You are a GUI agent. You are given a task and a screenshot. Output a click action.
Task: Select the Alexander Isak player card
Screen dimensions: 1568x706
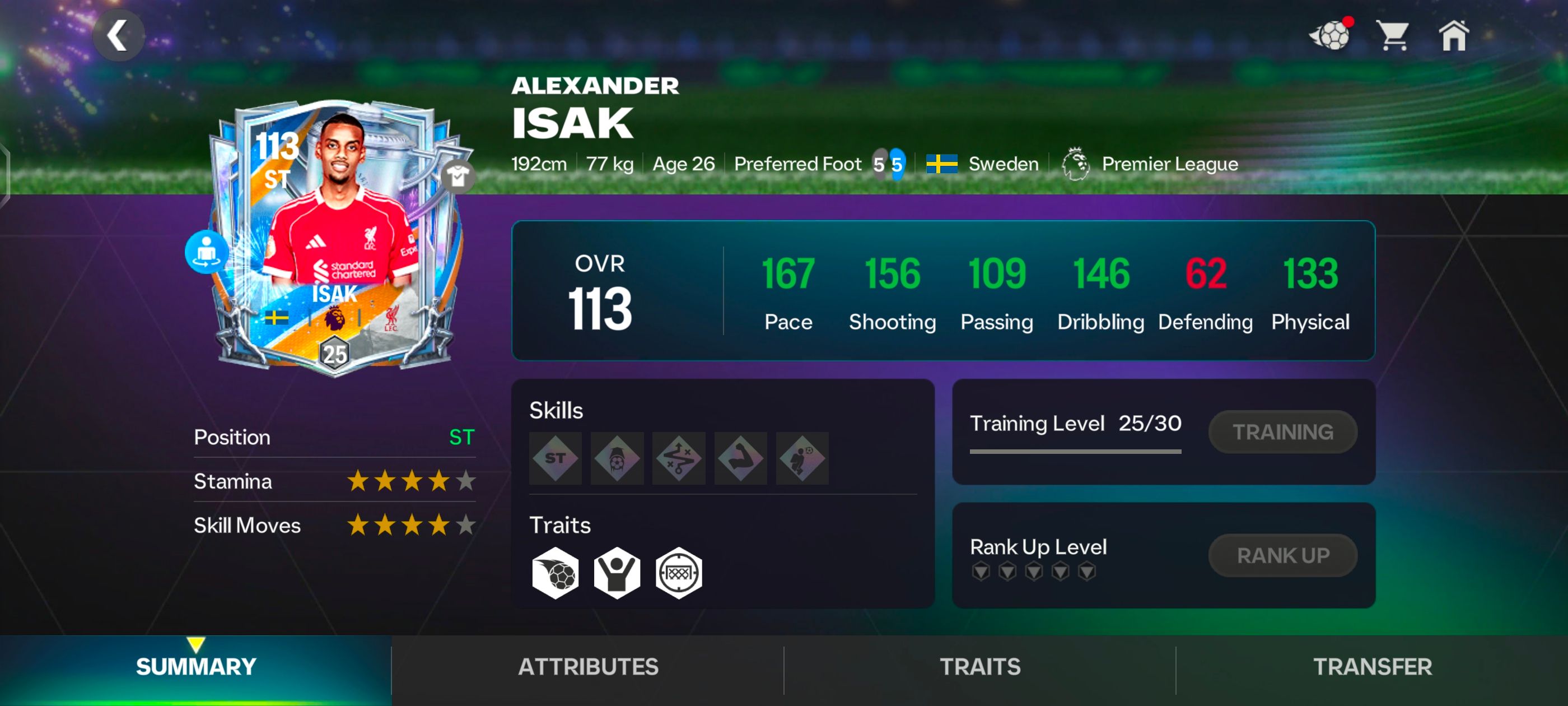336,238
